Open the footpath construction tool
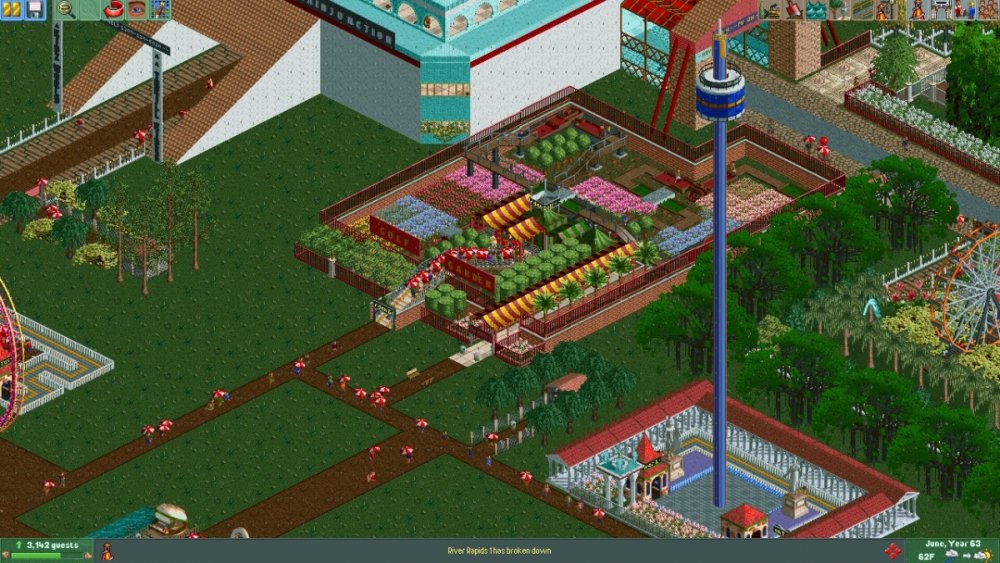This screenshot has width=1000, height=563. coord(861,10)
